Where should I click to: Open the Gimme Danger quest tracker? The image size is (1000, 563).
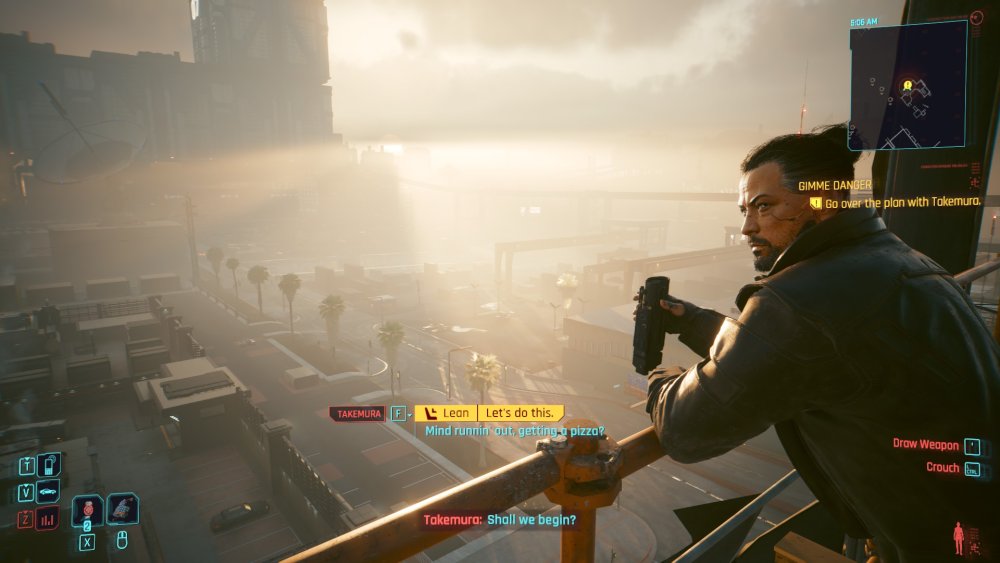[835, 185]
